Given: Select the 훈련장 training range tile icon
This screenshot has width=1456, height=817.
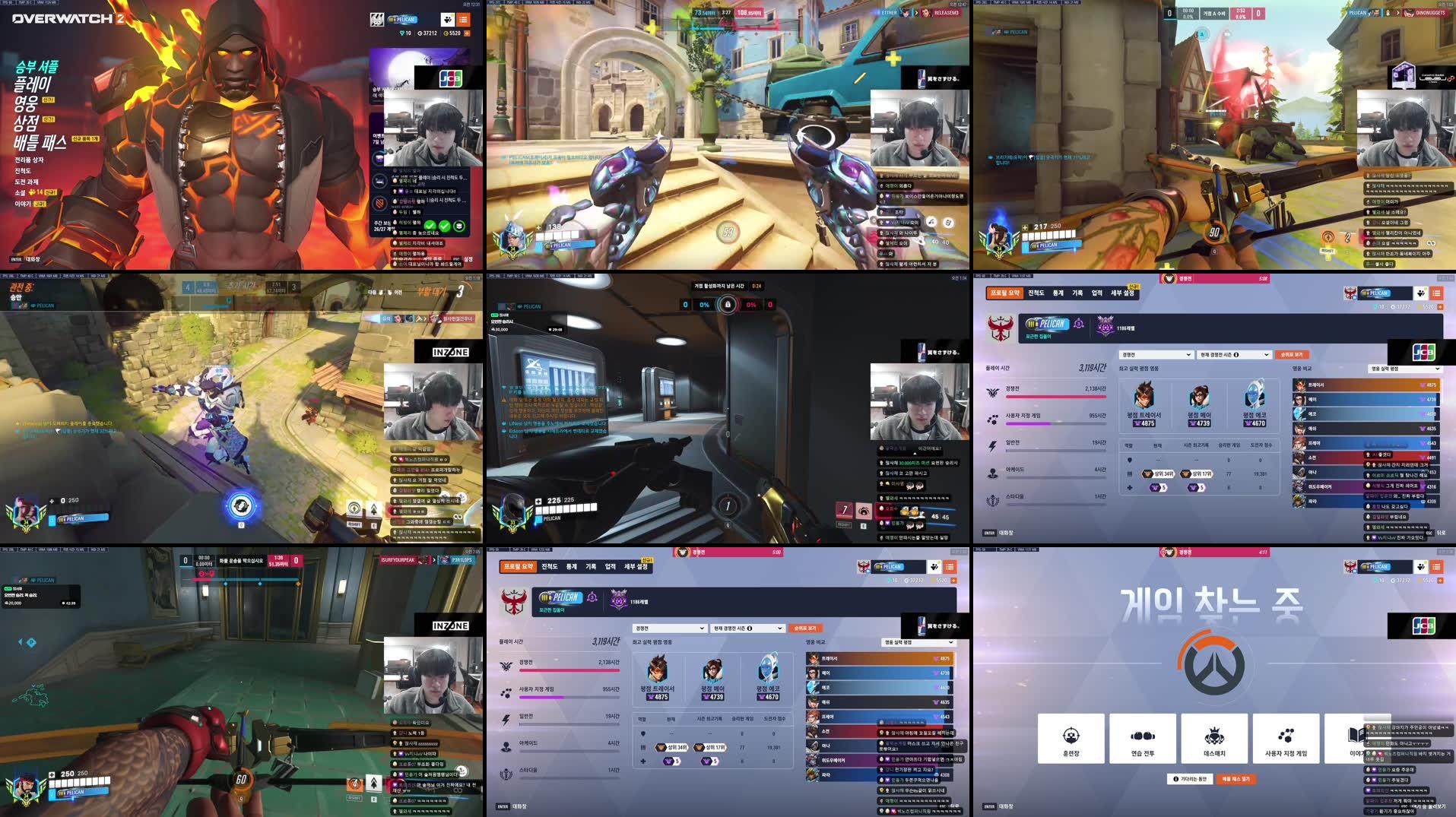Looking at the screenshot, I should tap(1071, 736).
